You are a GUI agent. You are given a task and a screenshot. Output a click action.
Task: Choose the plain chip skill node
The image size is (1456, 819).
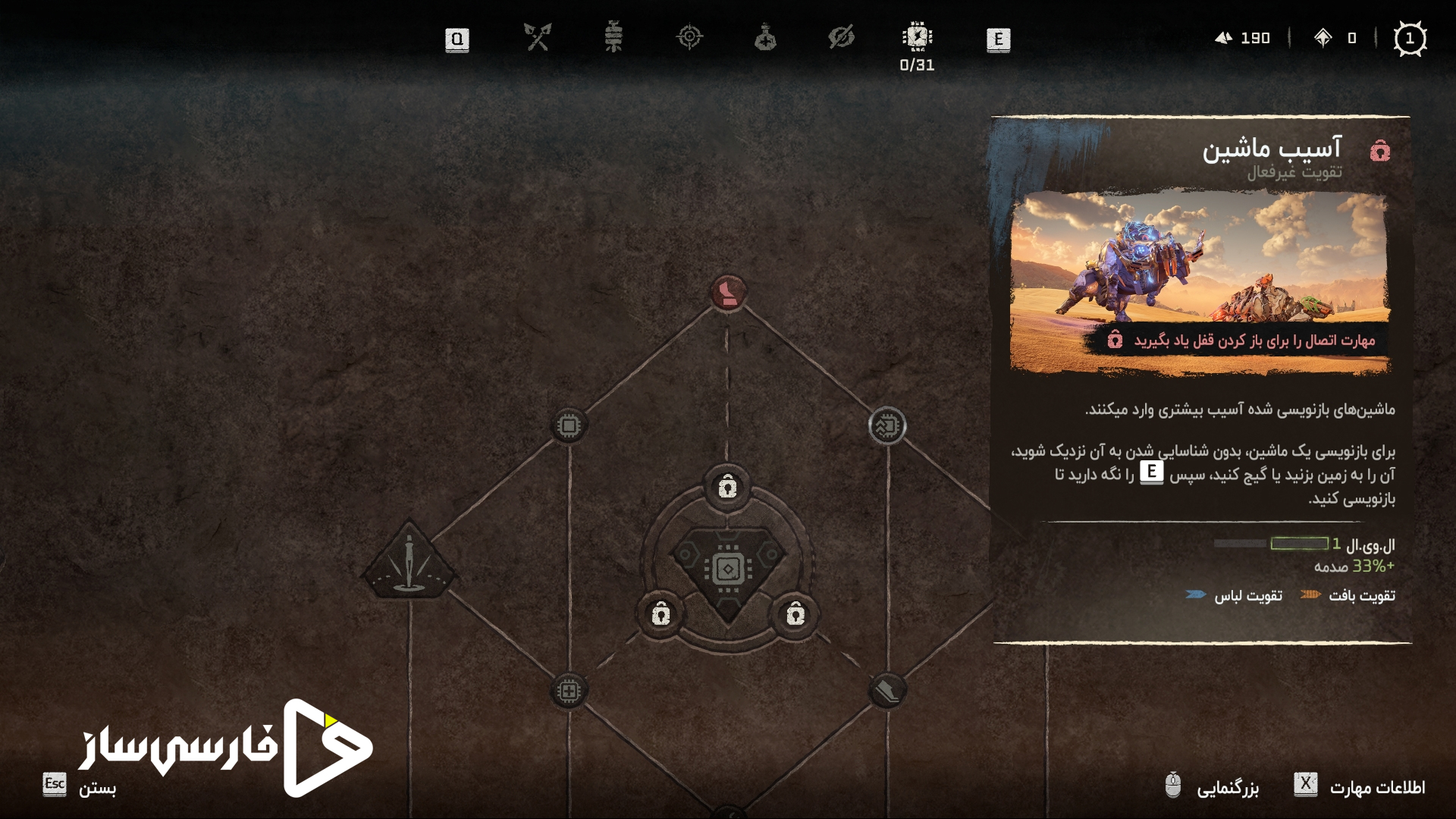click(569, 425)
